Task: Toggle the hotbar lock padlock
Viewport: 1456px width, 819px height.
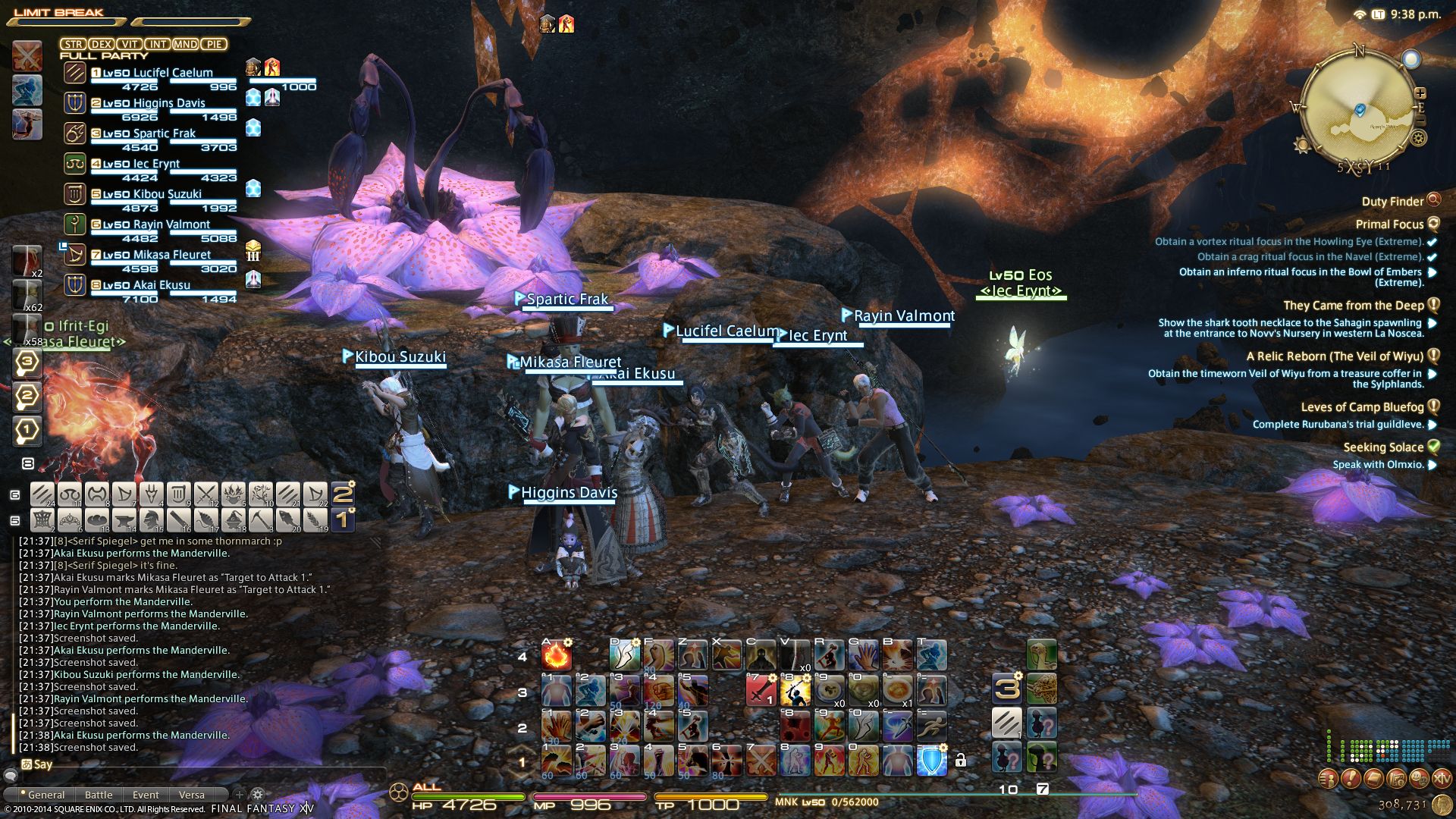Action: 961,760
